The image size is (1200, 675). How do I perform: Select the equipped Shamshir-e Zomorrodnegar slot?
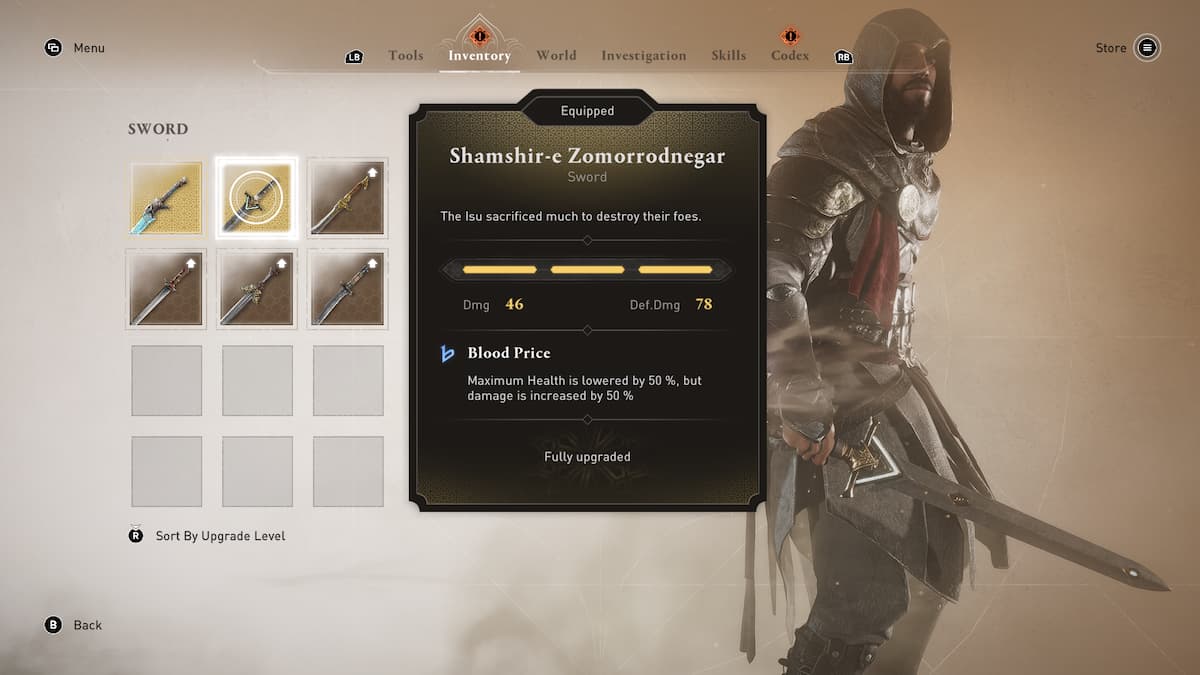[x=257, y=198]
